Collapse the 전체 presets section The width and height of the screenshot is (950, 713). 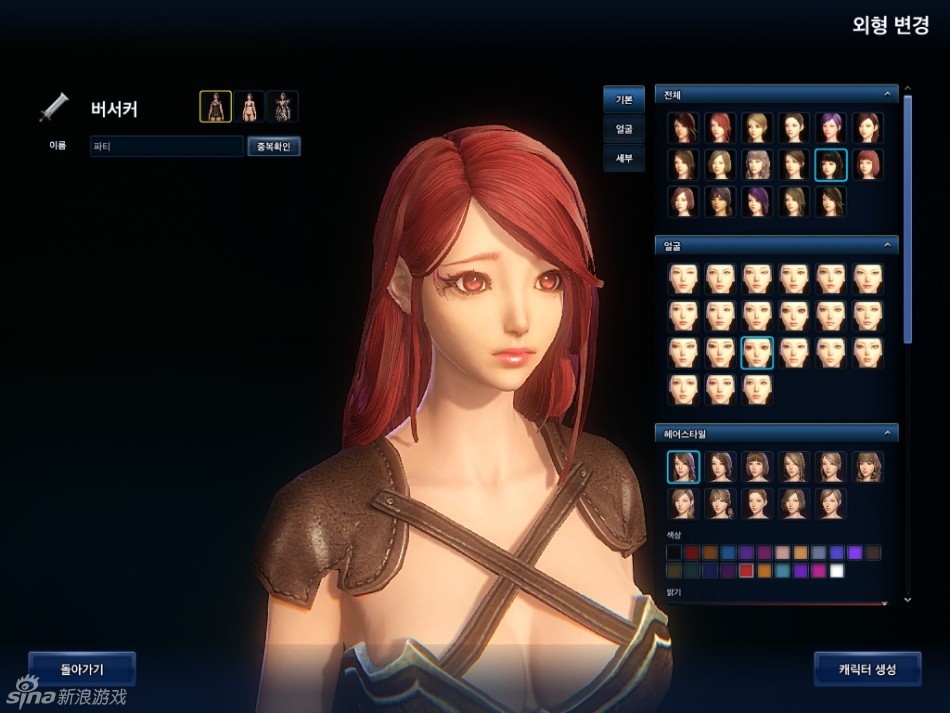click(x=886, y=95)
